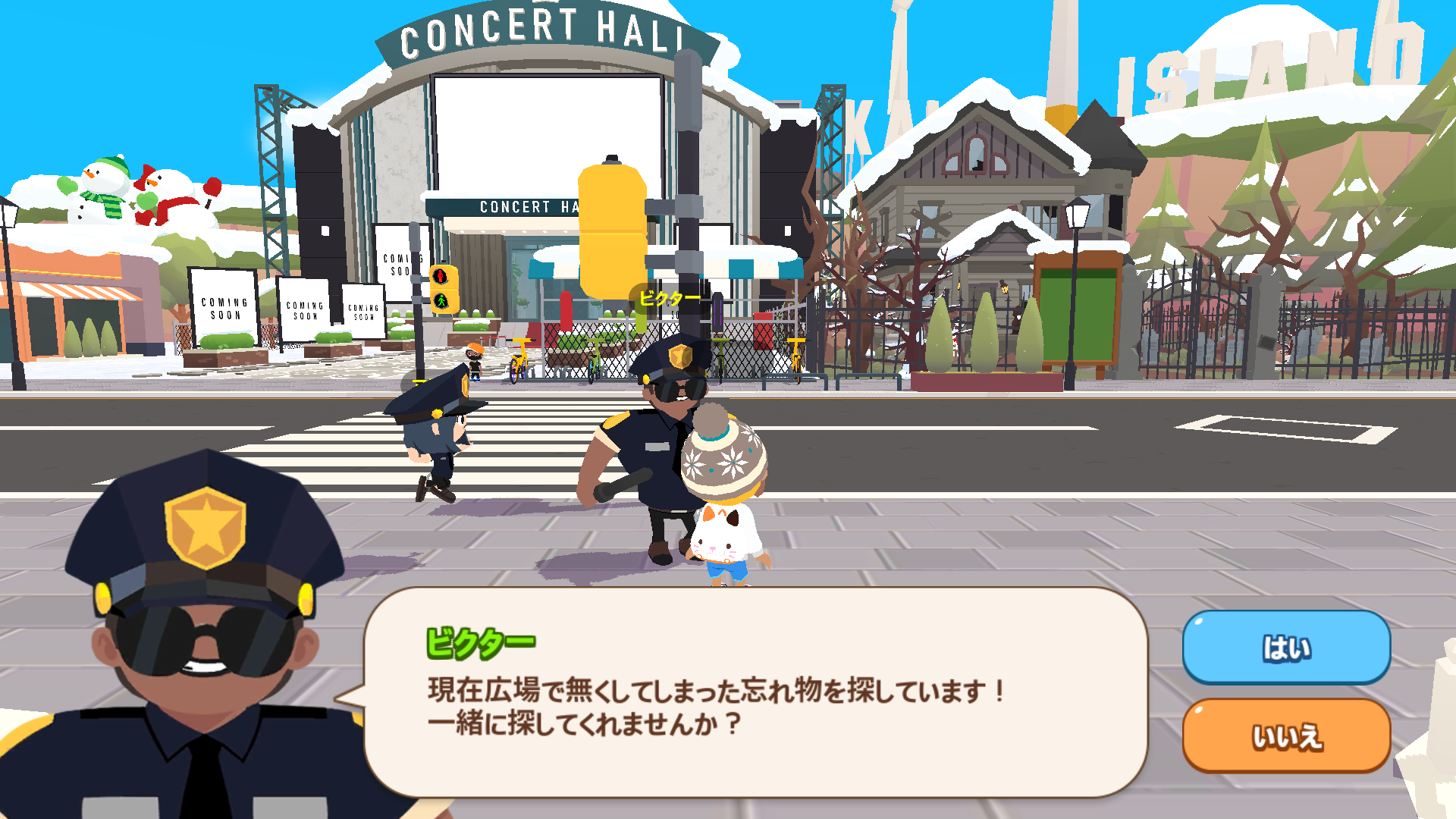Choose the blue はい reply
This screenshot has width=1456, height=819.
pyautogui.click(x=1286, y=648)
